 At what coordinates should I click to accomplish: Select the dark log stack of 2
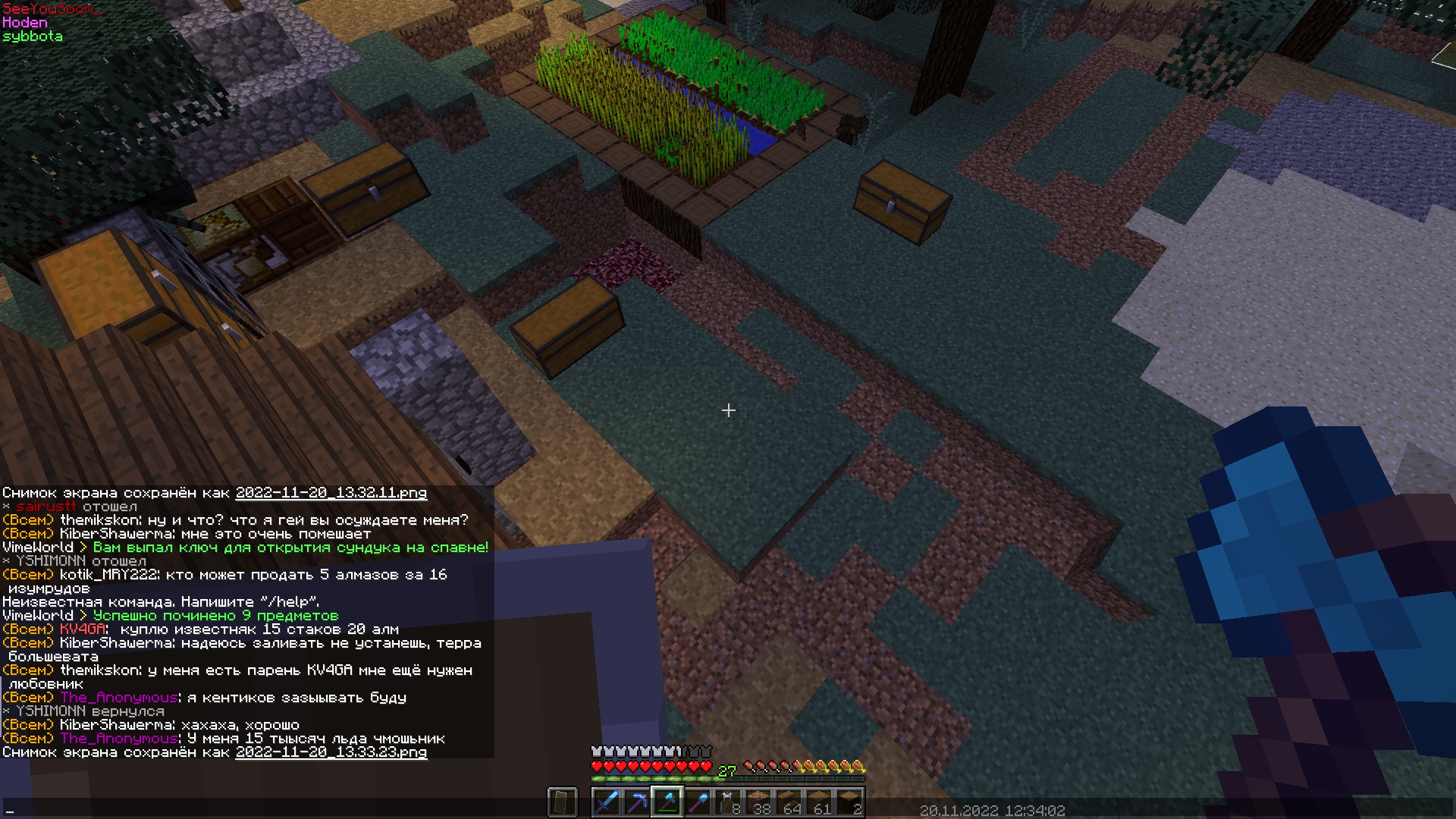[849, 802]
